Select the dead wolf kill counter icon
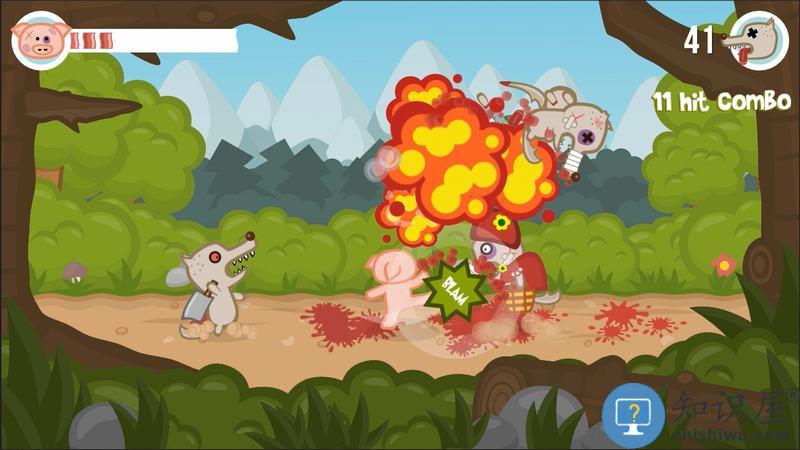This screenshot has height=450, width=800. (752, 40)
